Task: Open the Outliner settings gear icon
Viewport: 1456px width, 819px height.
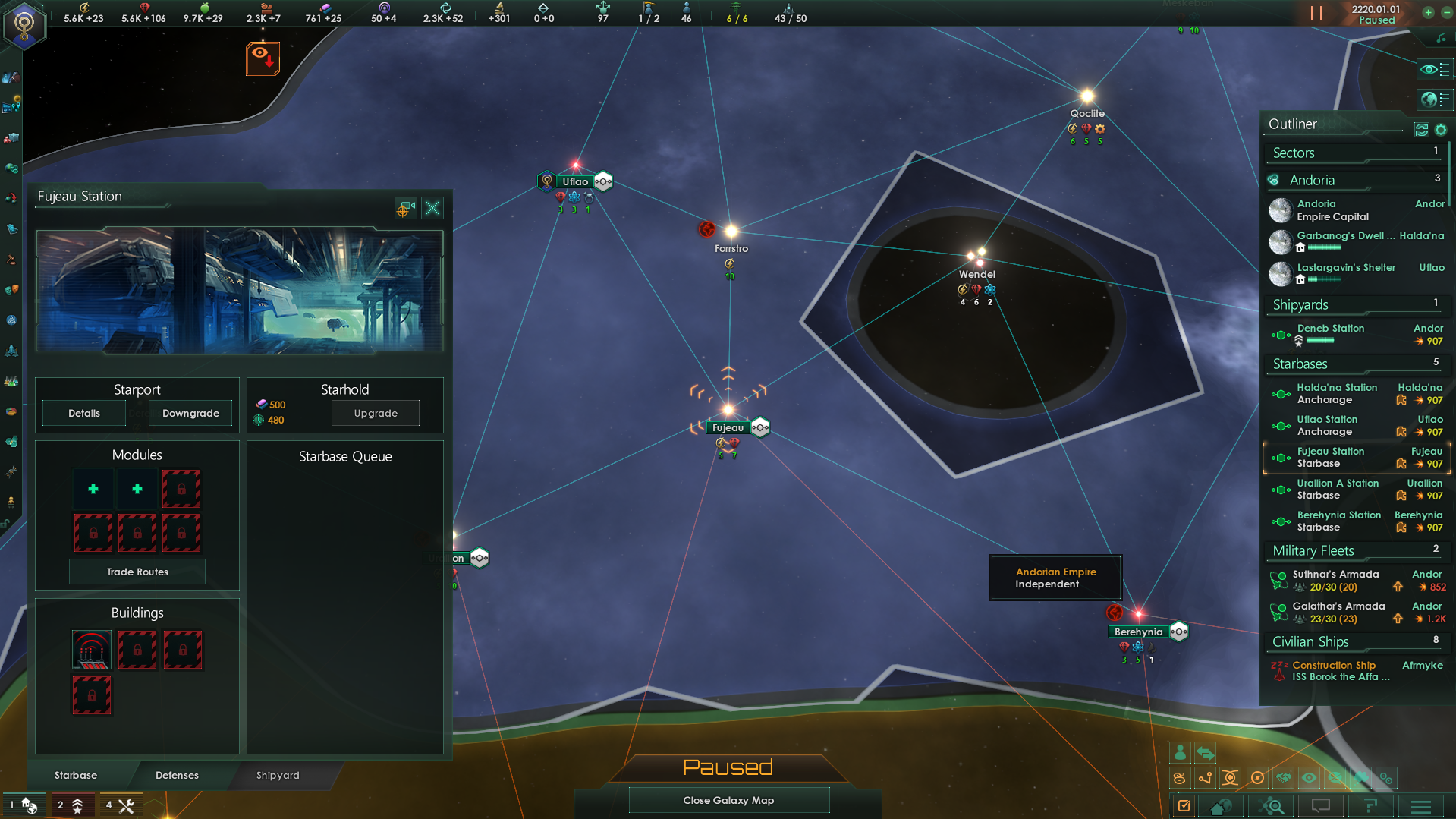Action: [x=1441, y=130]
